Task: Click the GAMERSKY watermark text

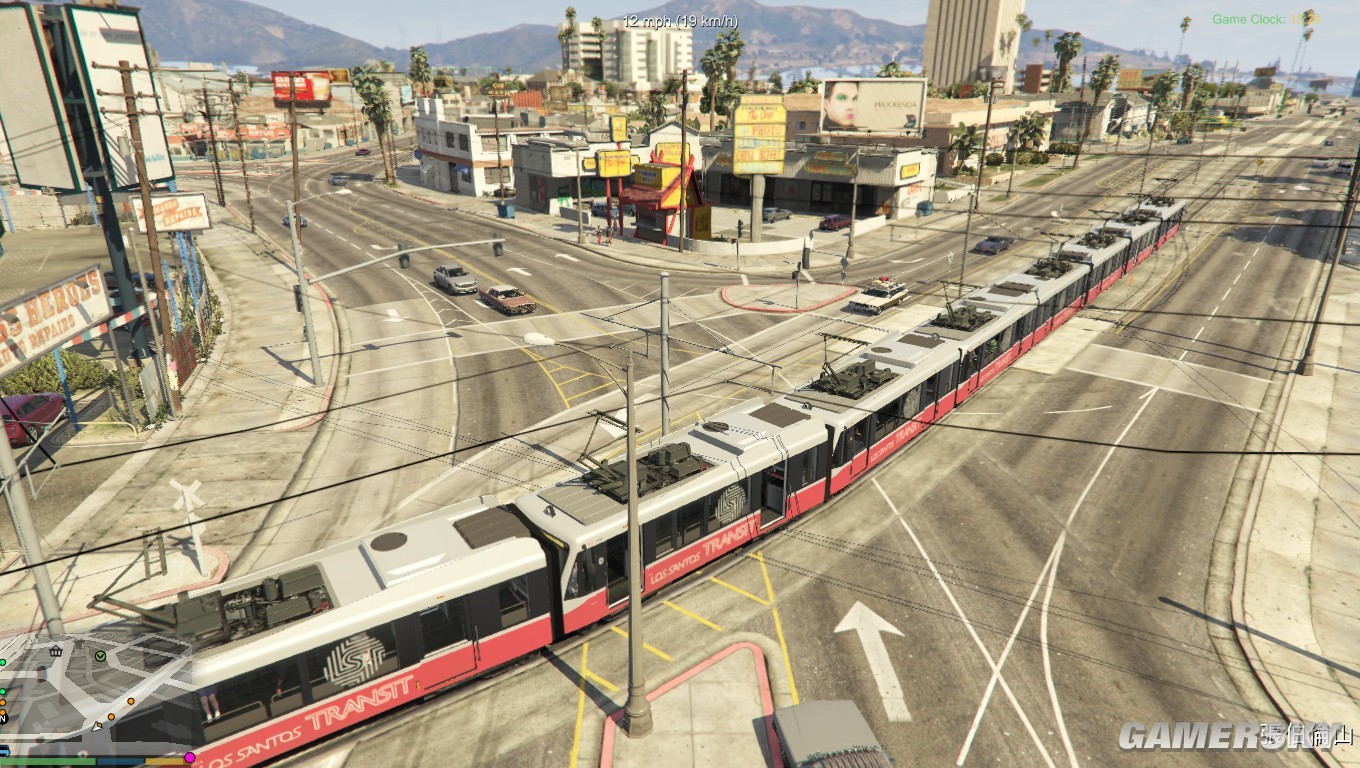Action: coord(1236,733)
